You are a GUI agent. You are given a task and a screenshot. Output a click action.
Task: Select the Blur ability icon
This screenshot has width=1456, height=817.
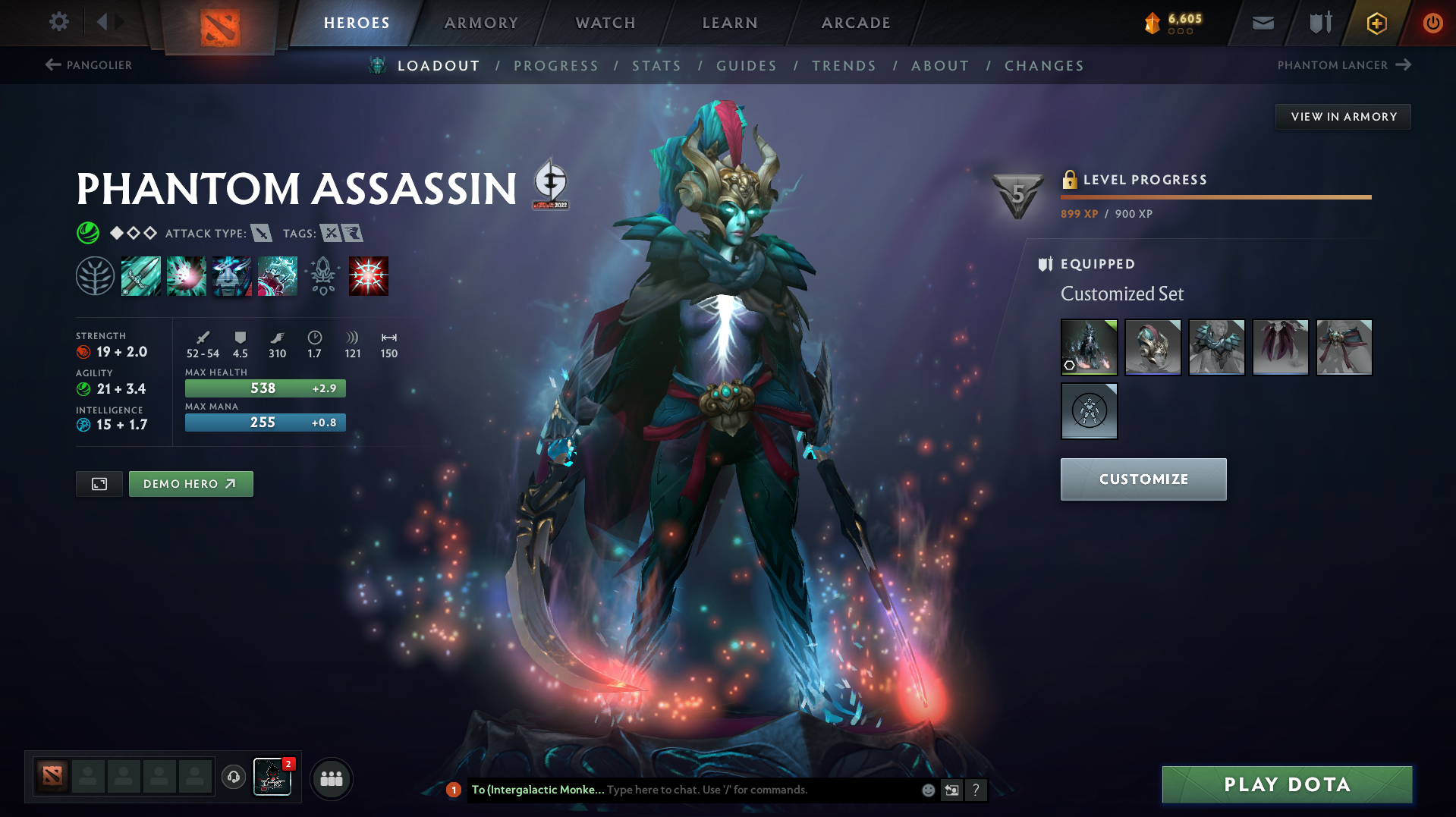[232, 275]
